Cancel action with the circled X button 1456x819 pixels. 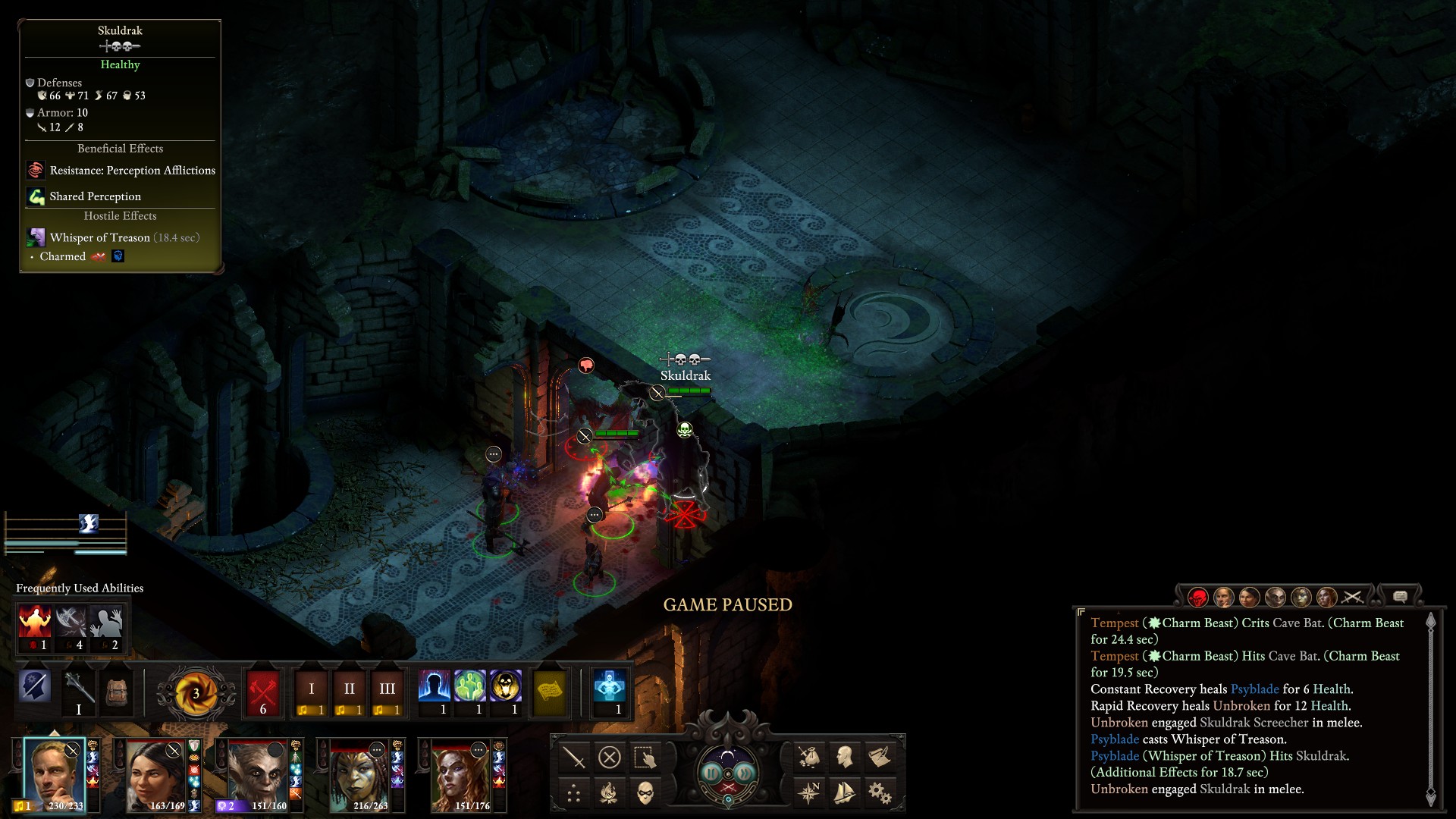tap(609, 757)
